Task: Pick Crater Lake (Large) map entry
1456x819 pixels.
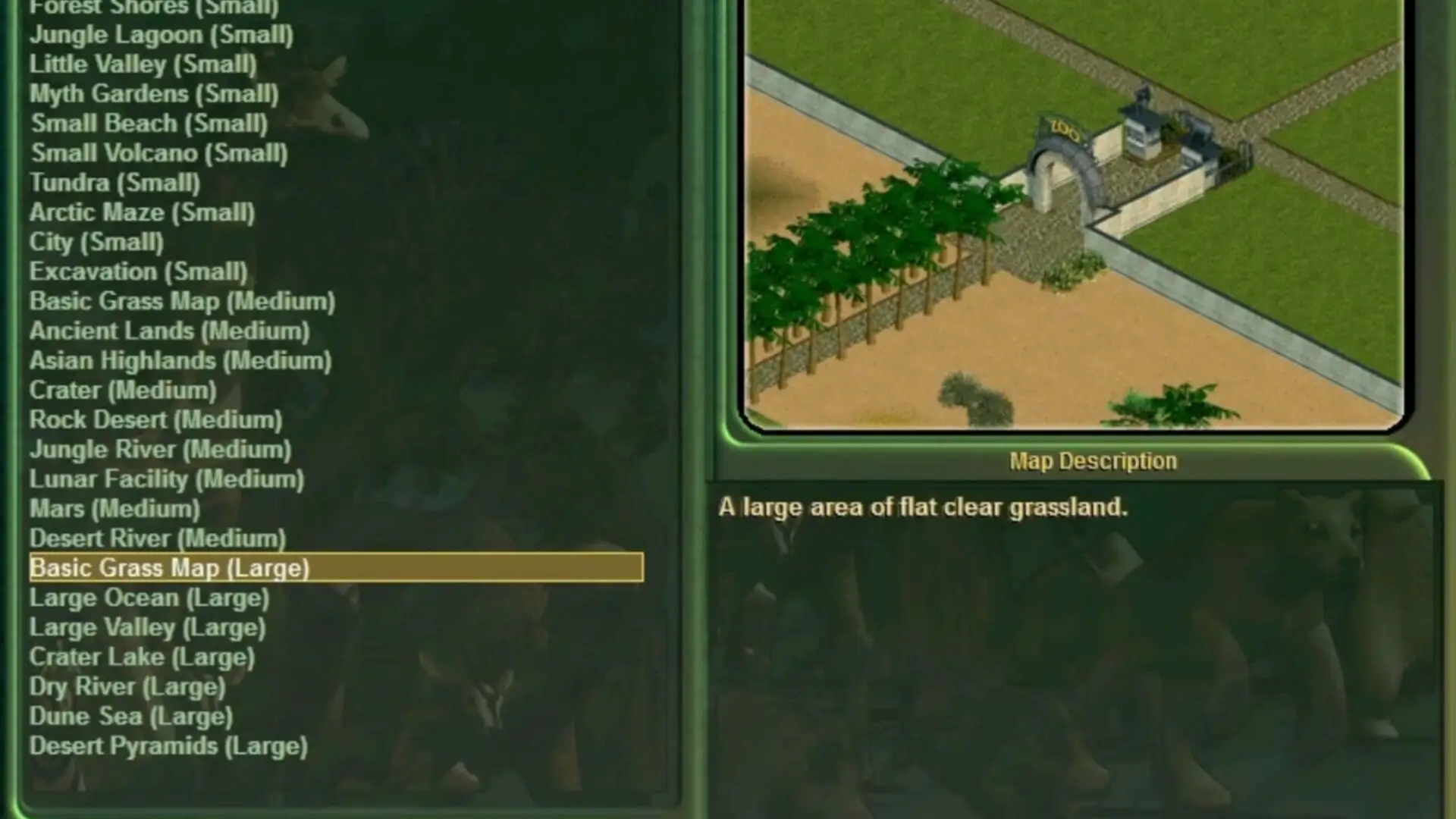Action: click(x=142, y=657)
